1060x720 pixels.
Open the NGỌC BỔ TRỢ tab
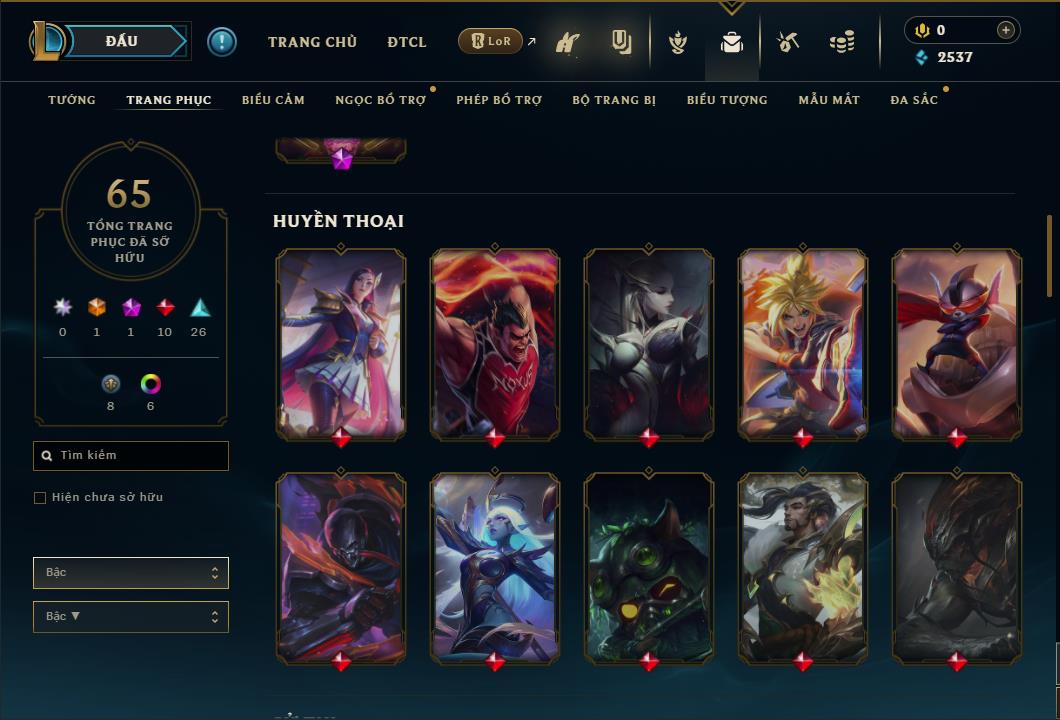(x=380, y=100)
